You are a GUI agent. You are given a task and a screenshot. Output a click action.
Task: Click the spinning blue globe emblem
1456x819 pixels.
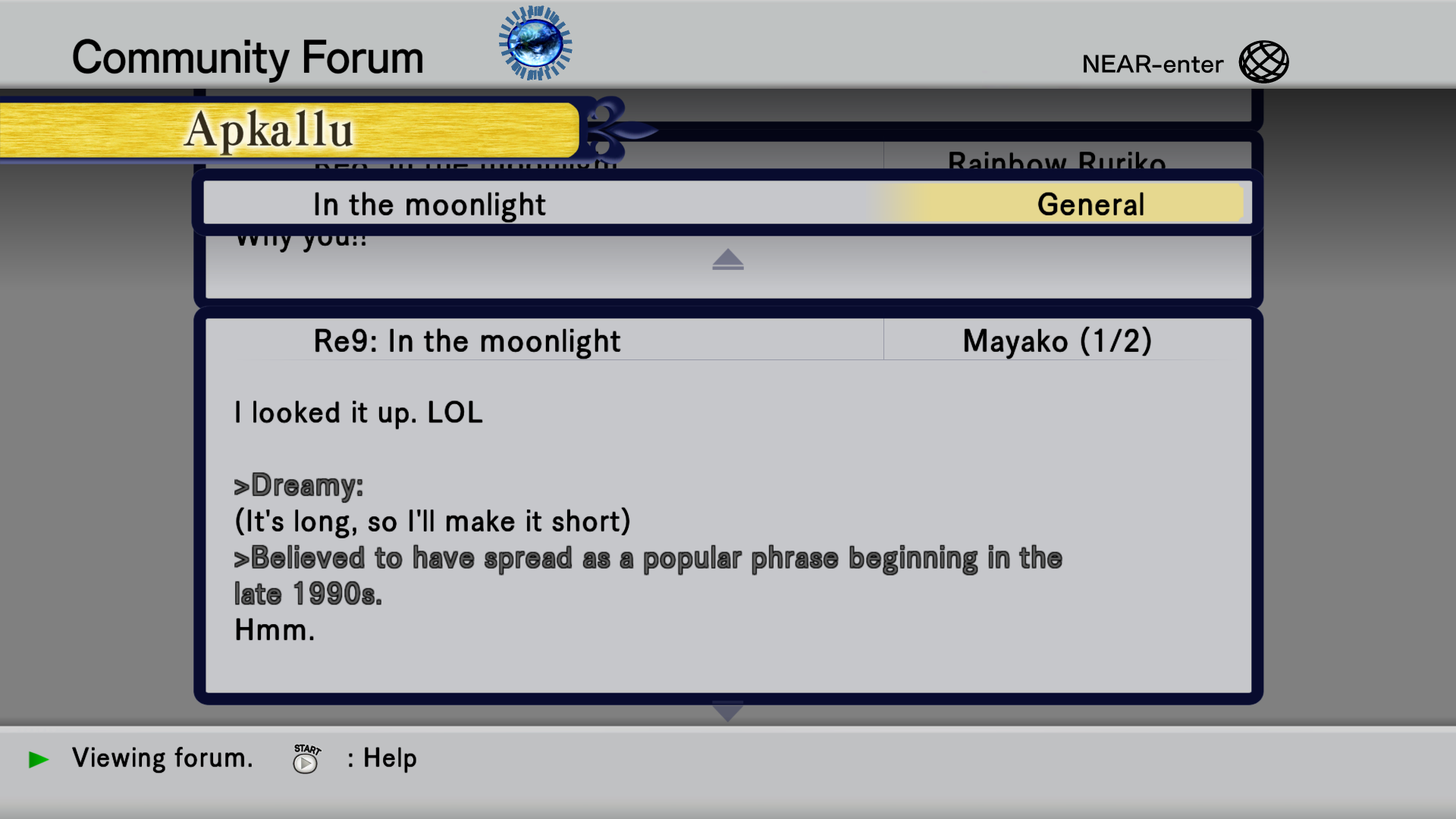535,43
